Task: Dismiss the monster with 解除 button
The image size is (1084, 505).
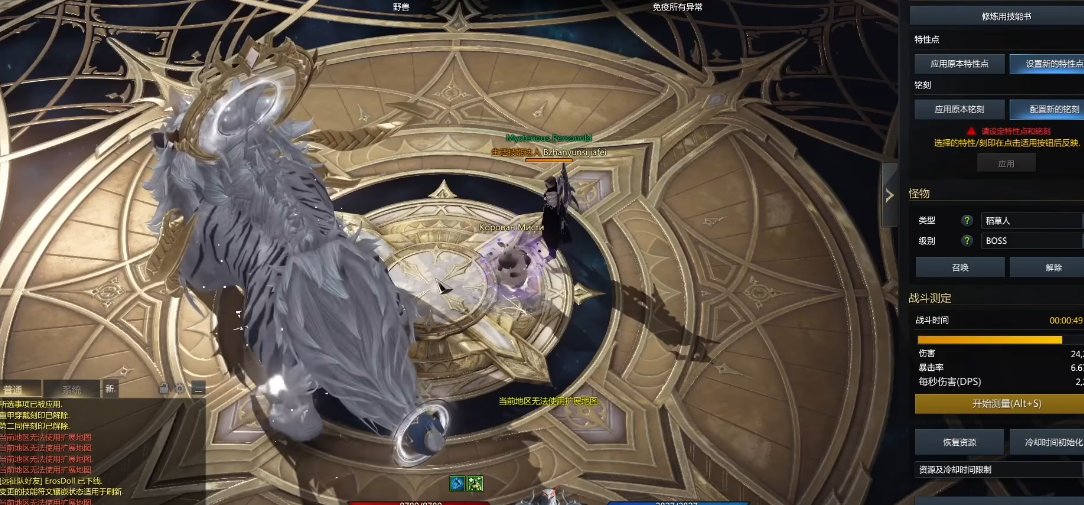Action: point(1047,267)
